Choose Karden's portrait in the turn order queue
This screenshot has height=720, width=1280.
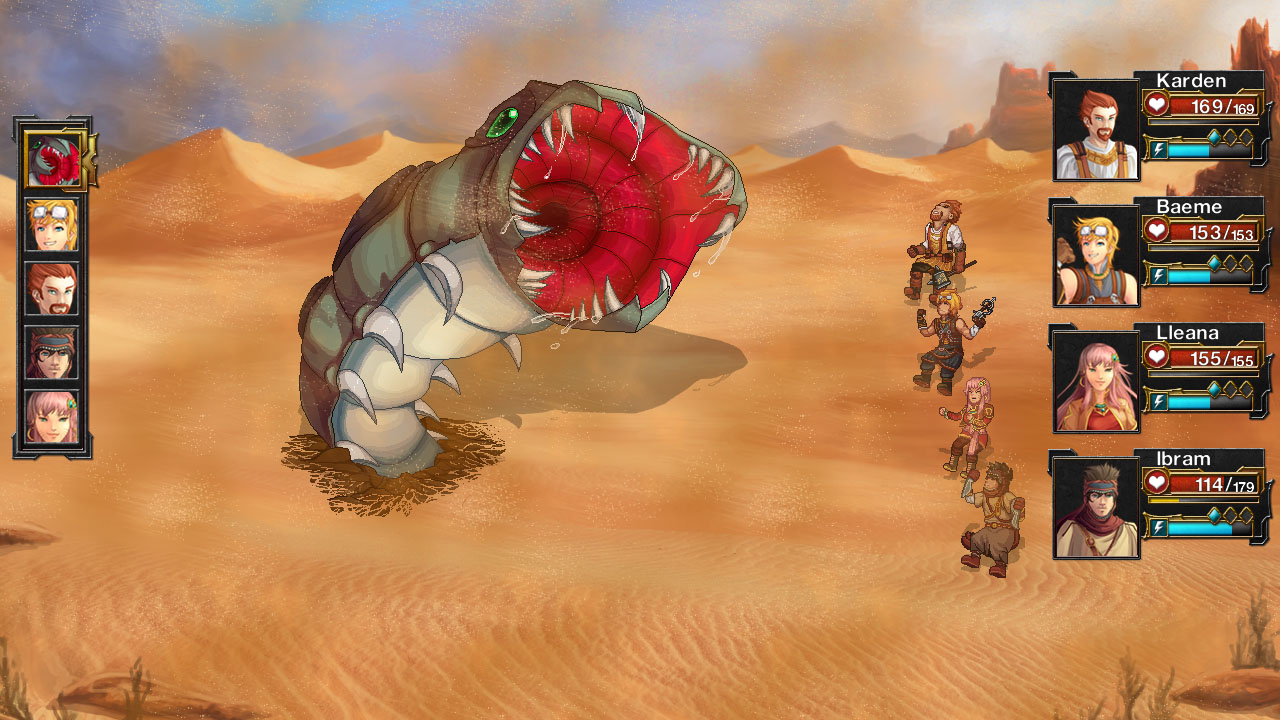click(x=51, y=289)
